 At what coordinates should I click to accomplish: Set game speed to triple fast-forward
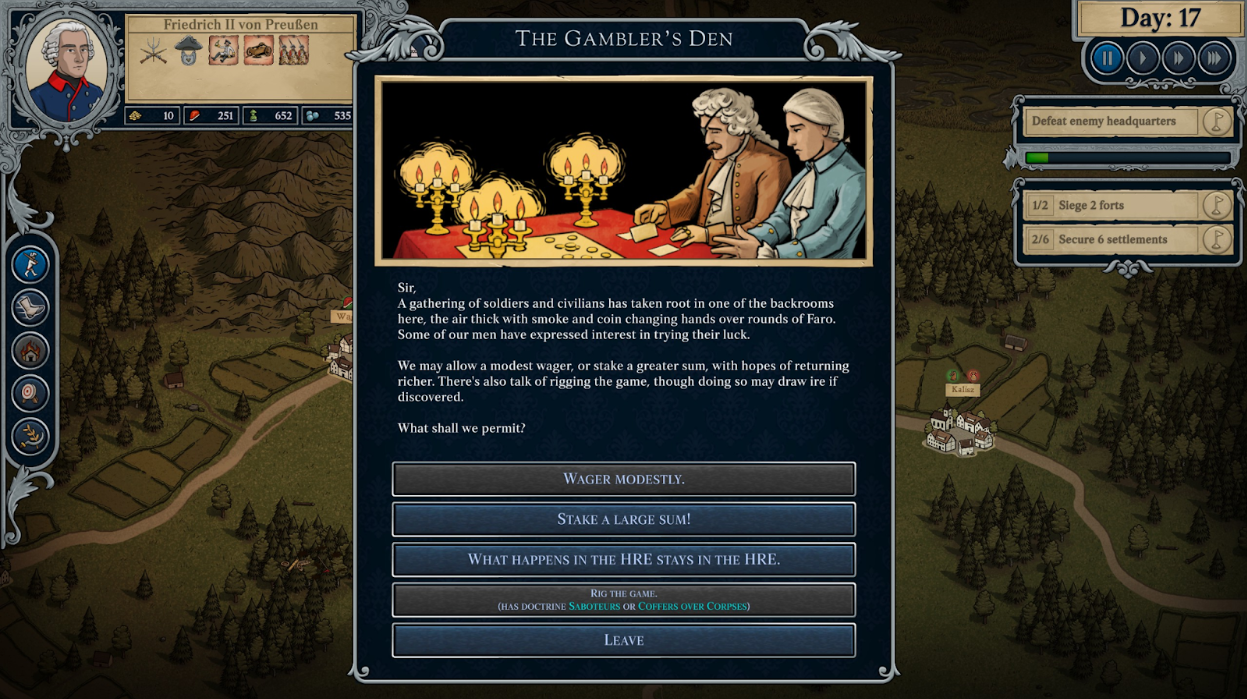point(1214,58)
